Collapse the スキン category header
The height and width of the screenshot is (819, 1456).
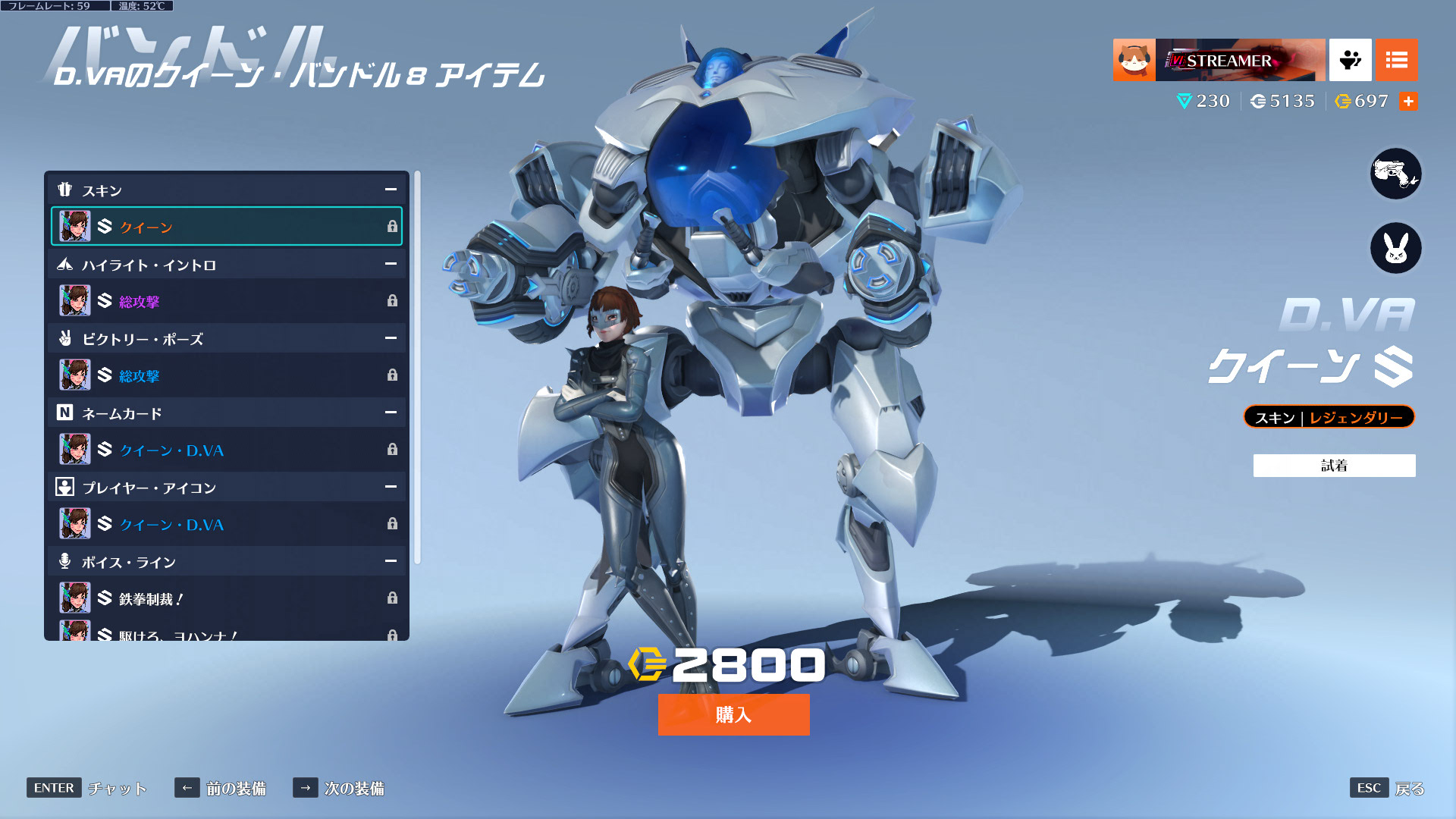click(391, 190)
